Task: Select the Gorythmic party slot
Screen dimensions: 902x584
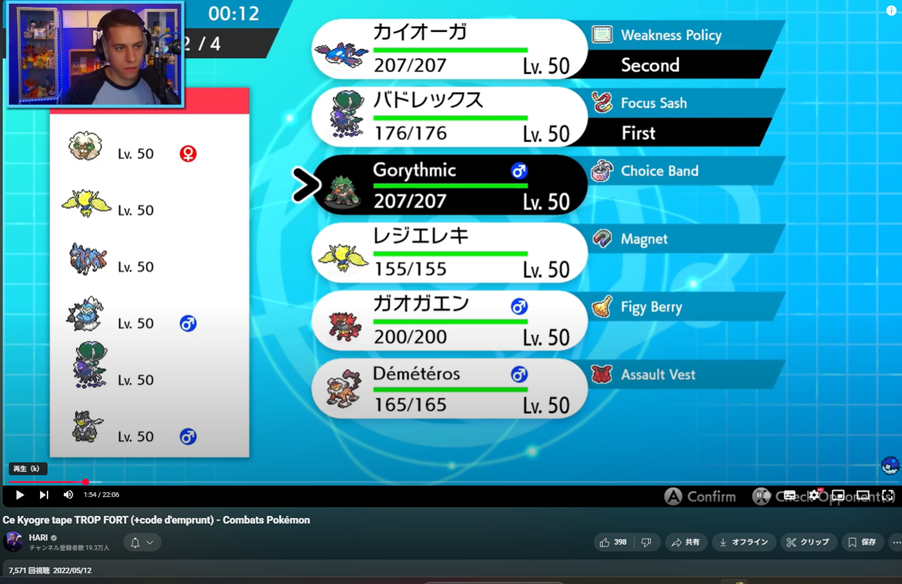Action: (x=450, y=185)
